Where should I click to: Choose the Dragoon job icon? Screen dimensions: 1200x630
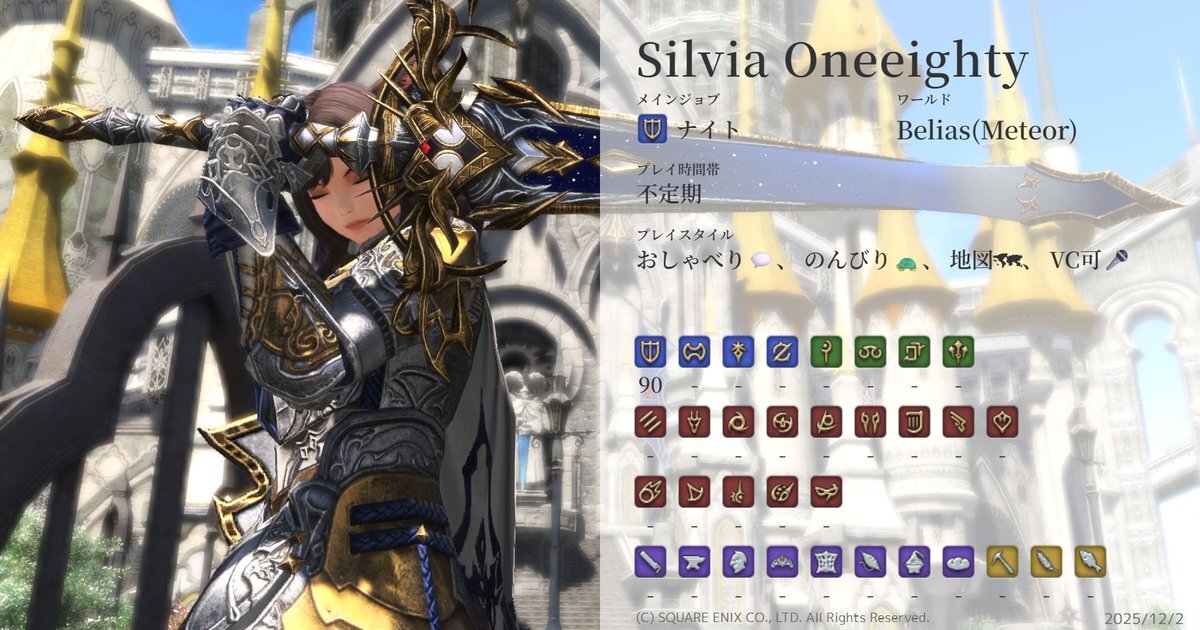(694, 421)
